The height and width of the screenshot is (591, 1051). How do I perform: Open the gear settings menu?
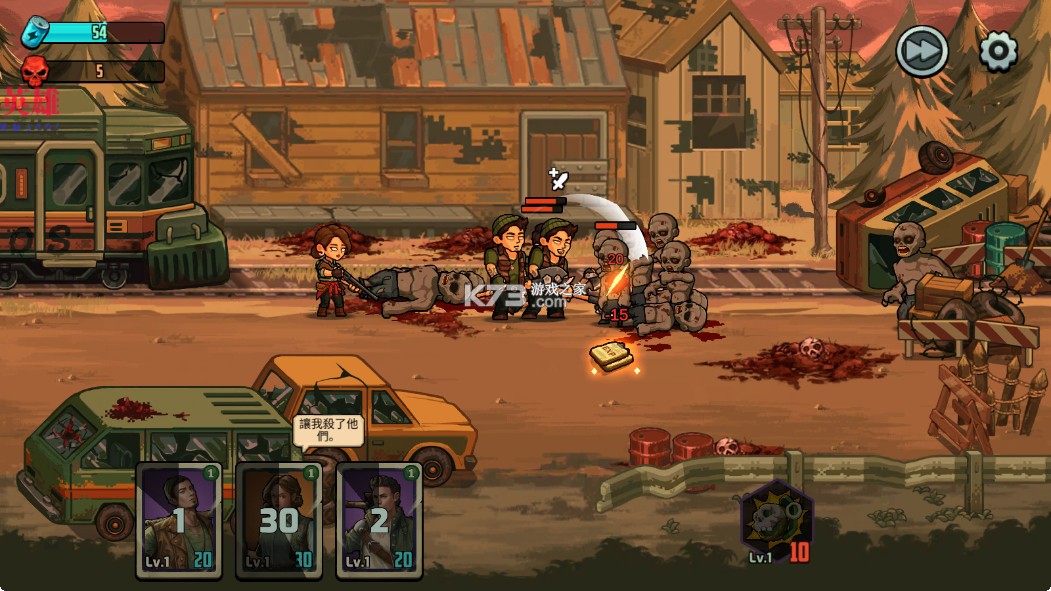(x=998, y=51)
